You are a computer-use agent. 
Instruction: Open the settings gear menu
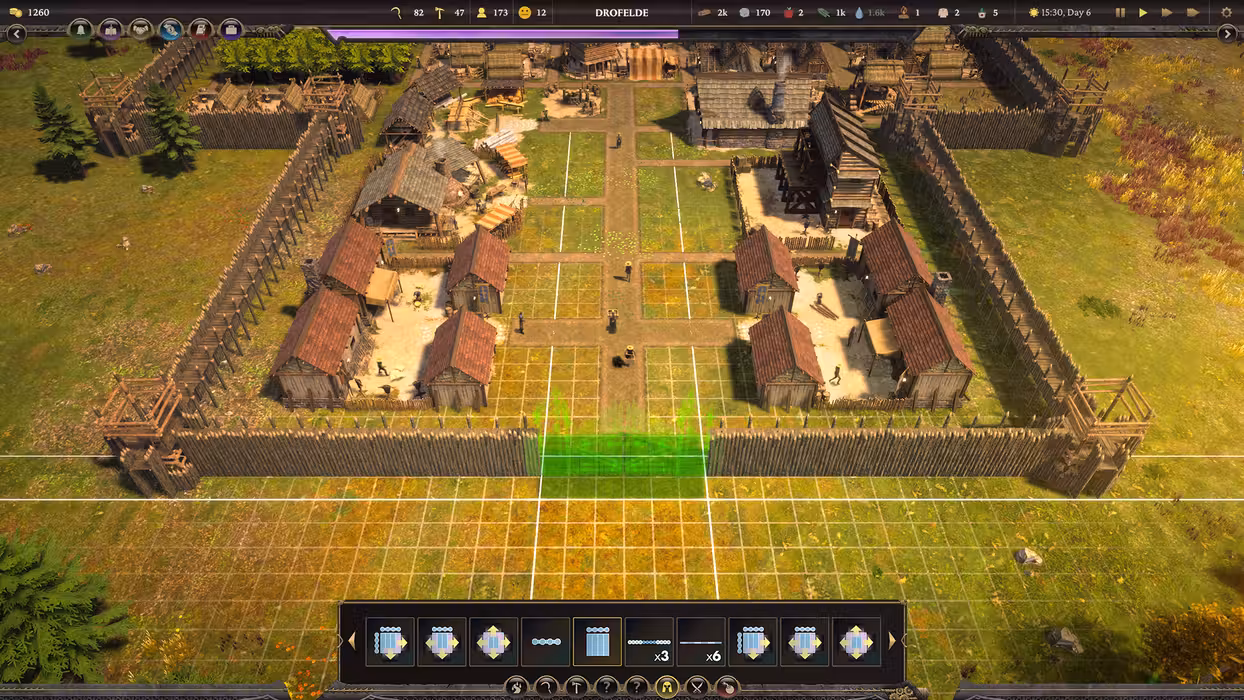[1227, 13]
